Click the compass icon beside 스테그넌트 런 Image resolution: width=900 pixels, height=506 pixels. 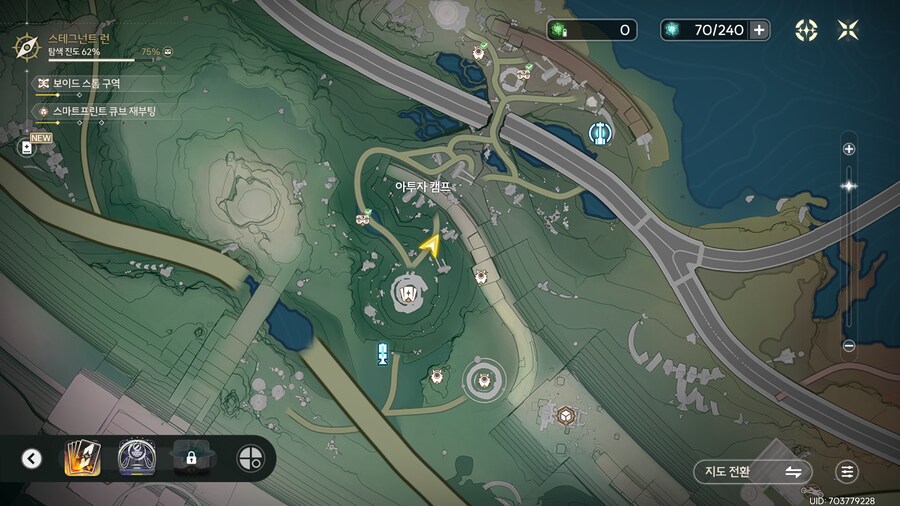coord(26,45)
